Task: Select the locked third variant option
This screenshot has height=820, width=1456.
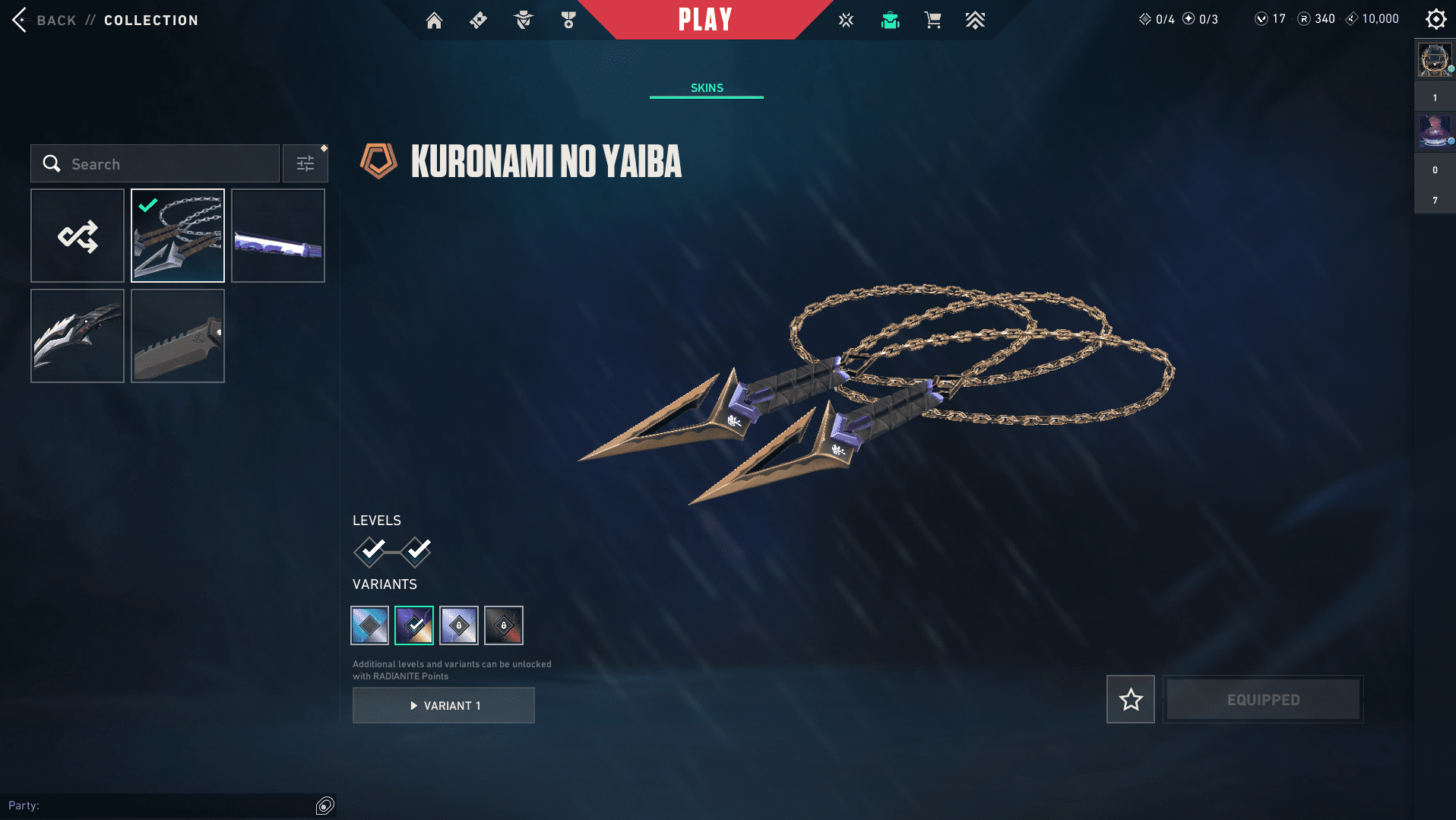Action: 459,625
